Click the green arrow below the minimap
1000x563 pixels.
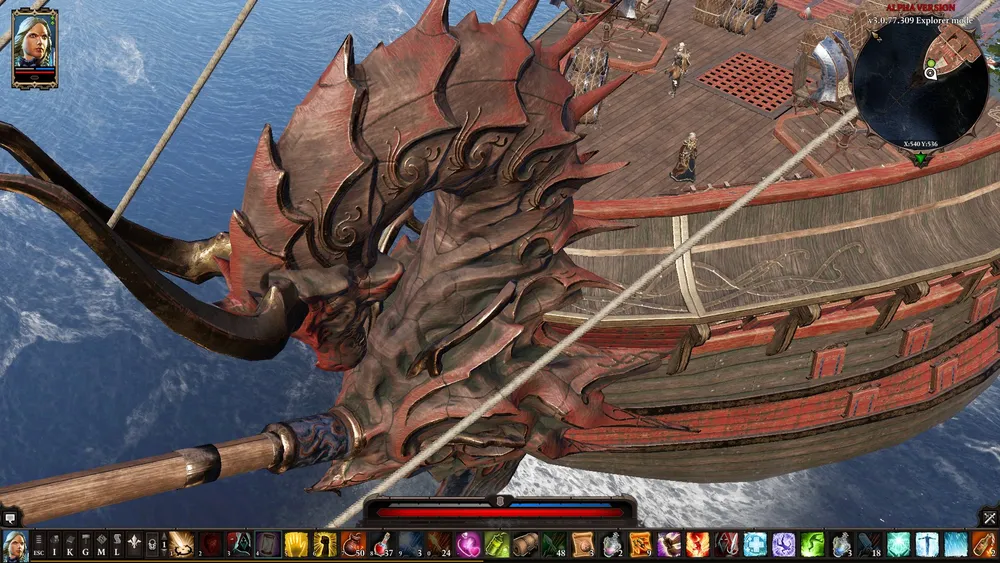(921, 158)
